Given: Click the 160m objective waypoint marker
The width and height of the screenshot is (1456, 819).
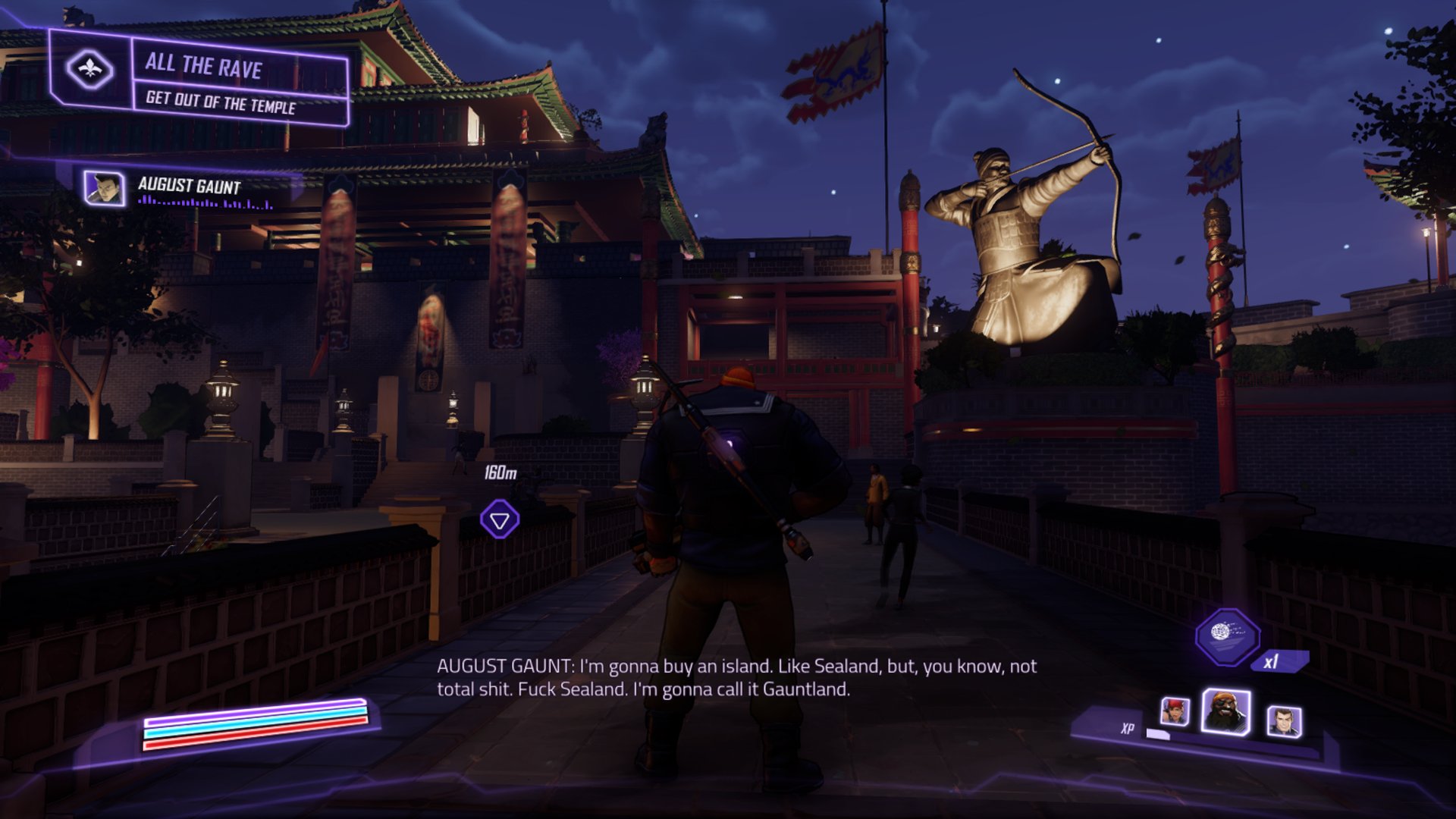Looking at the screenshot, I should click(x=500, y=520).
